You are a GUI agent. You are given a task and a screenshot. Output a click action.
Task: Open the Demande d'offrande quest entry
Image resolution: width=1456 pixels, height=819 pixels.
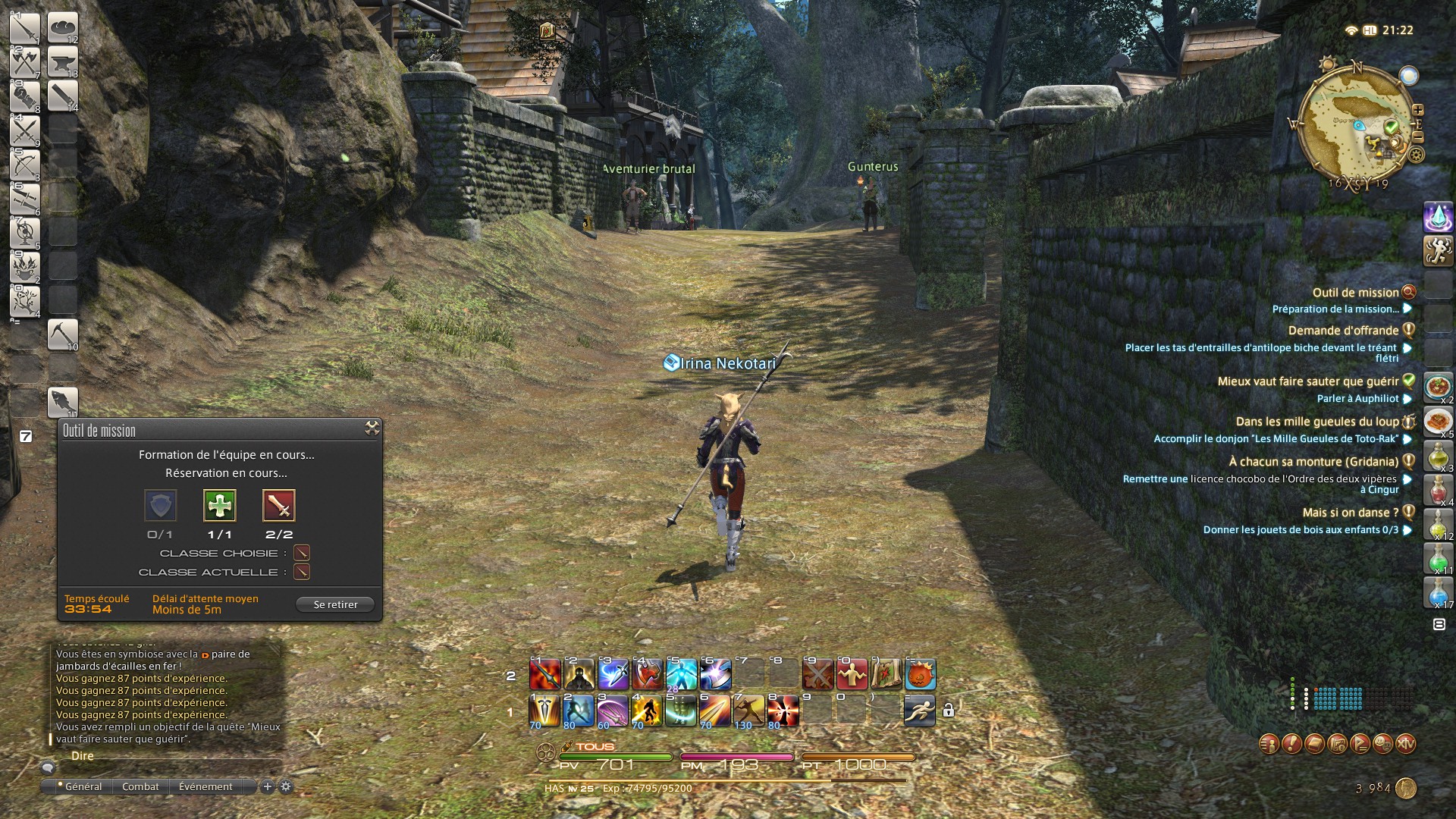pos(1343,331)
